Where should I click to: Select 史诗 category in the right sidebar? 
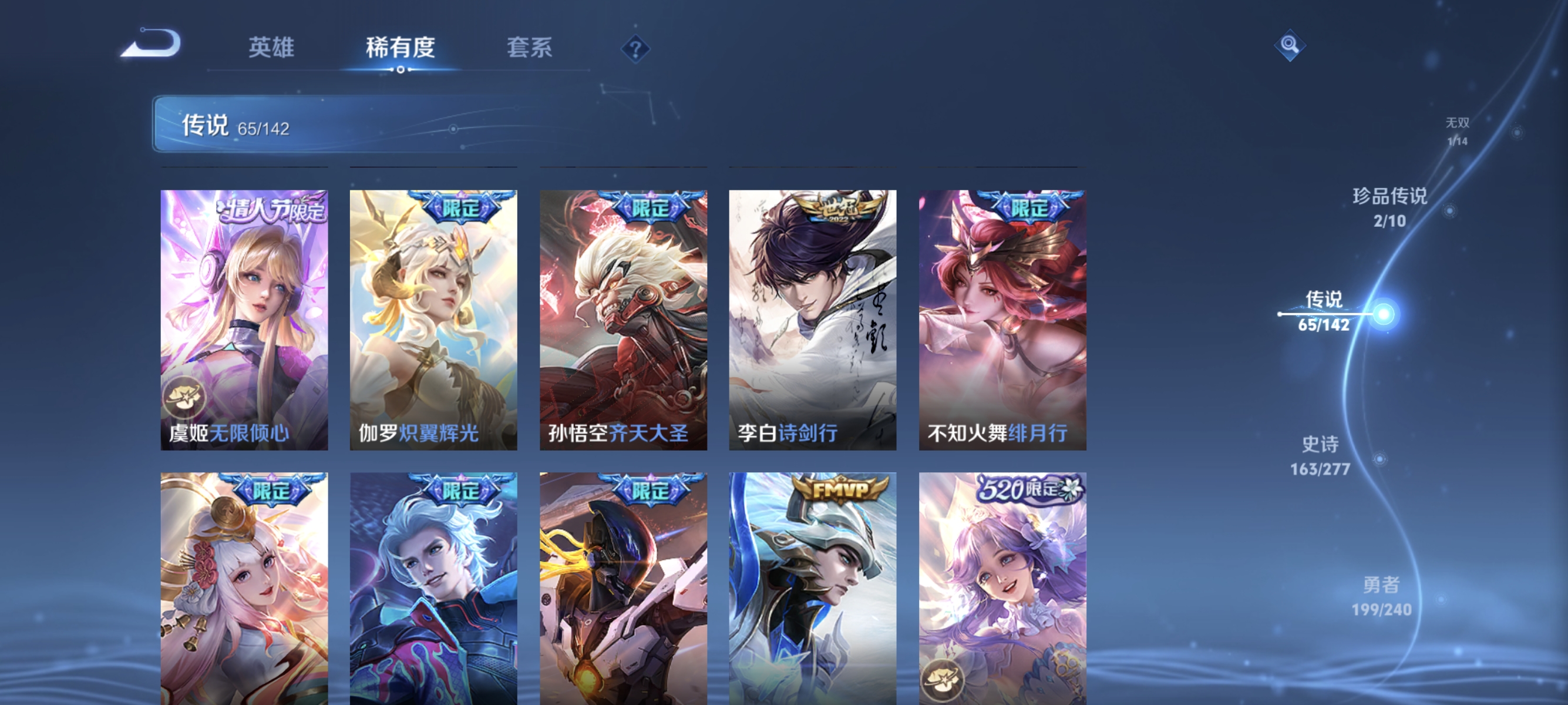tap(1322, 458)
